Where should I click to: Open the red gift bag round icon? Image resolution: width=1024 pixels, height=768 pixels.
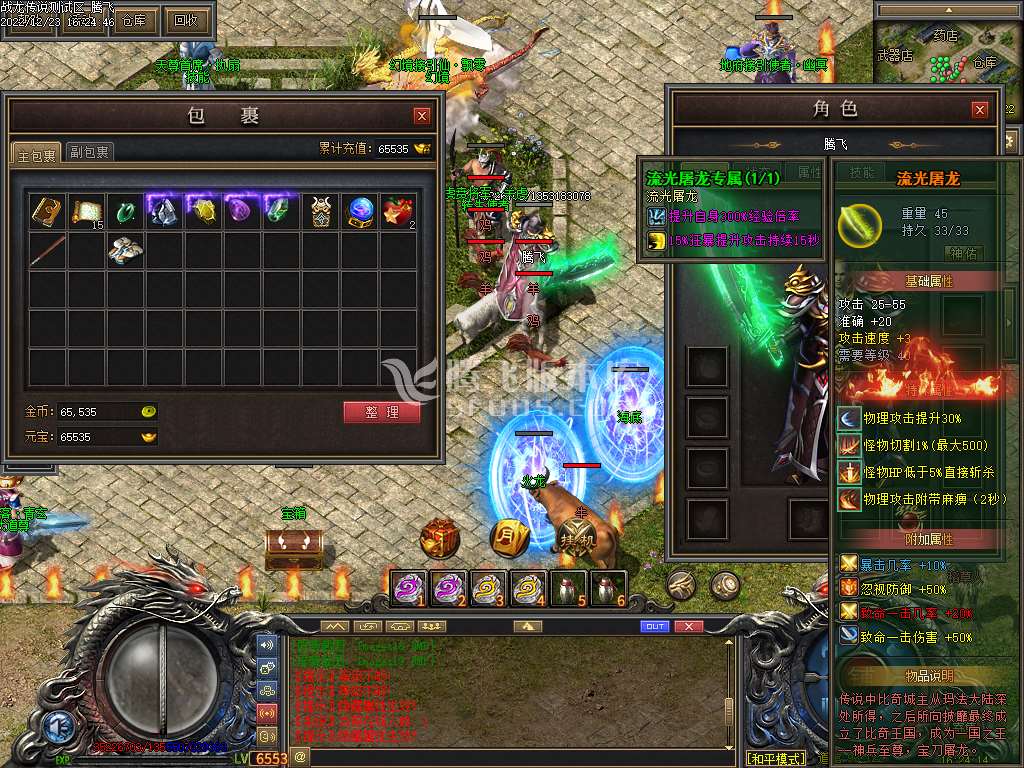pos(439,539)
